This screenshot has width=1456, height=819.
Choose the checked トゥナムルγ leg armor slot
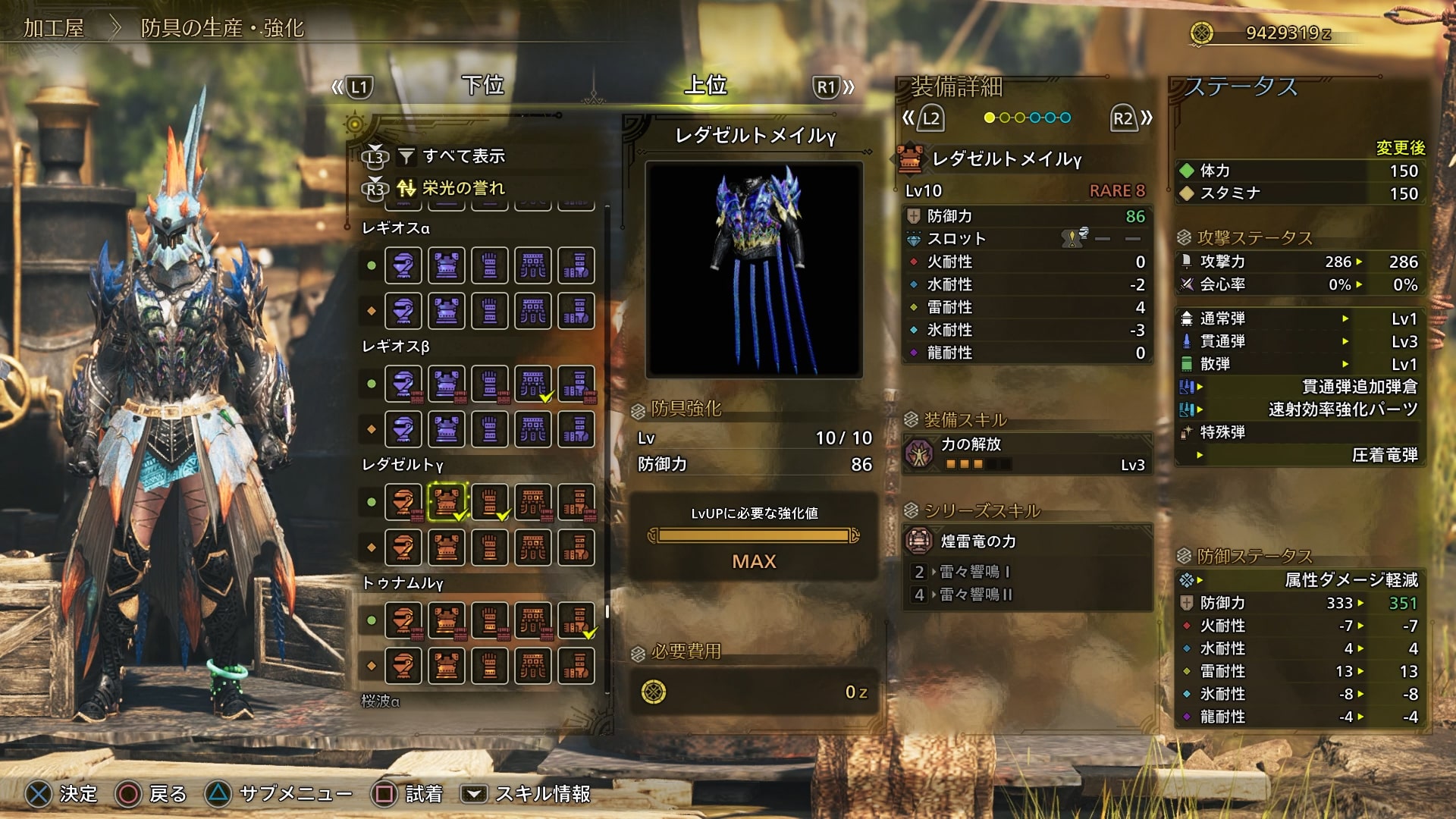tap(576, 620)
